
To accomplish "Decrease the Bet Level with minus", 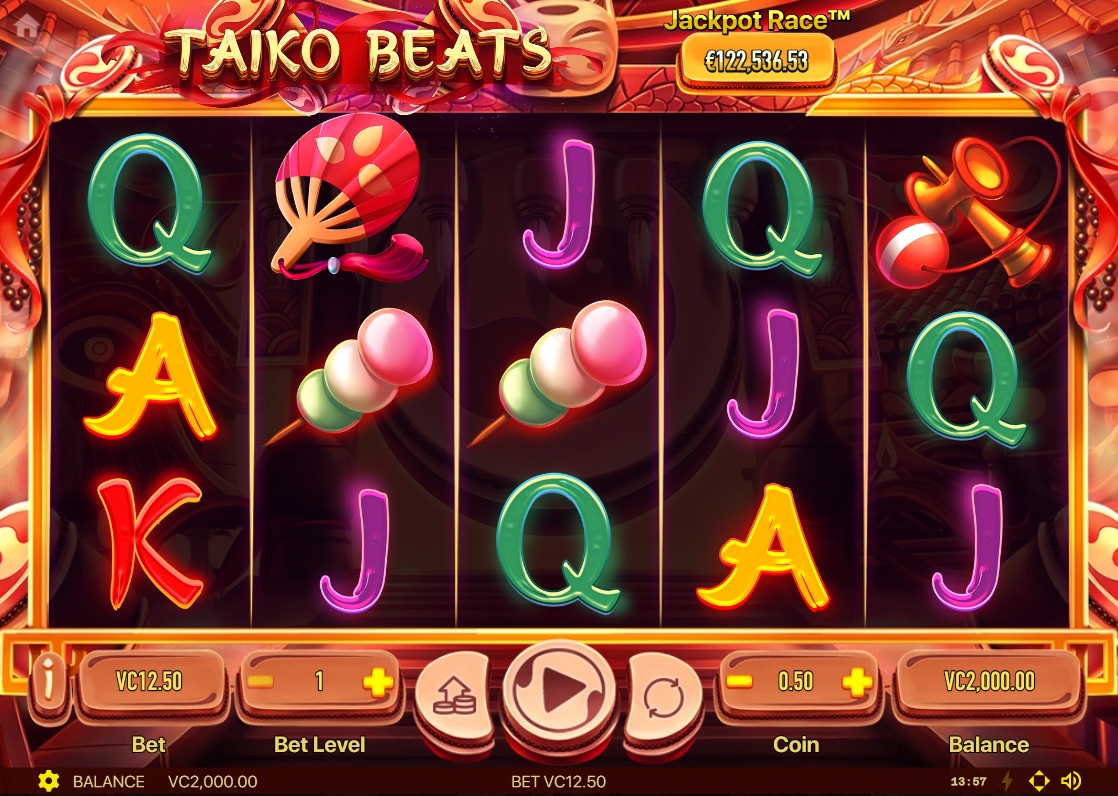I will tap(260, 682).
